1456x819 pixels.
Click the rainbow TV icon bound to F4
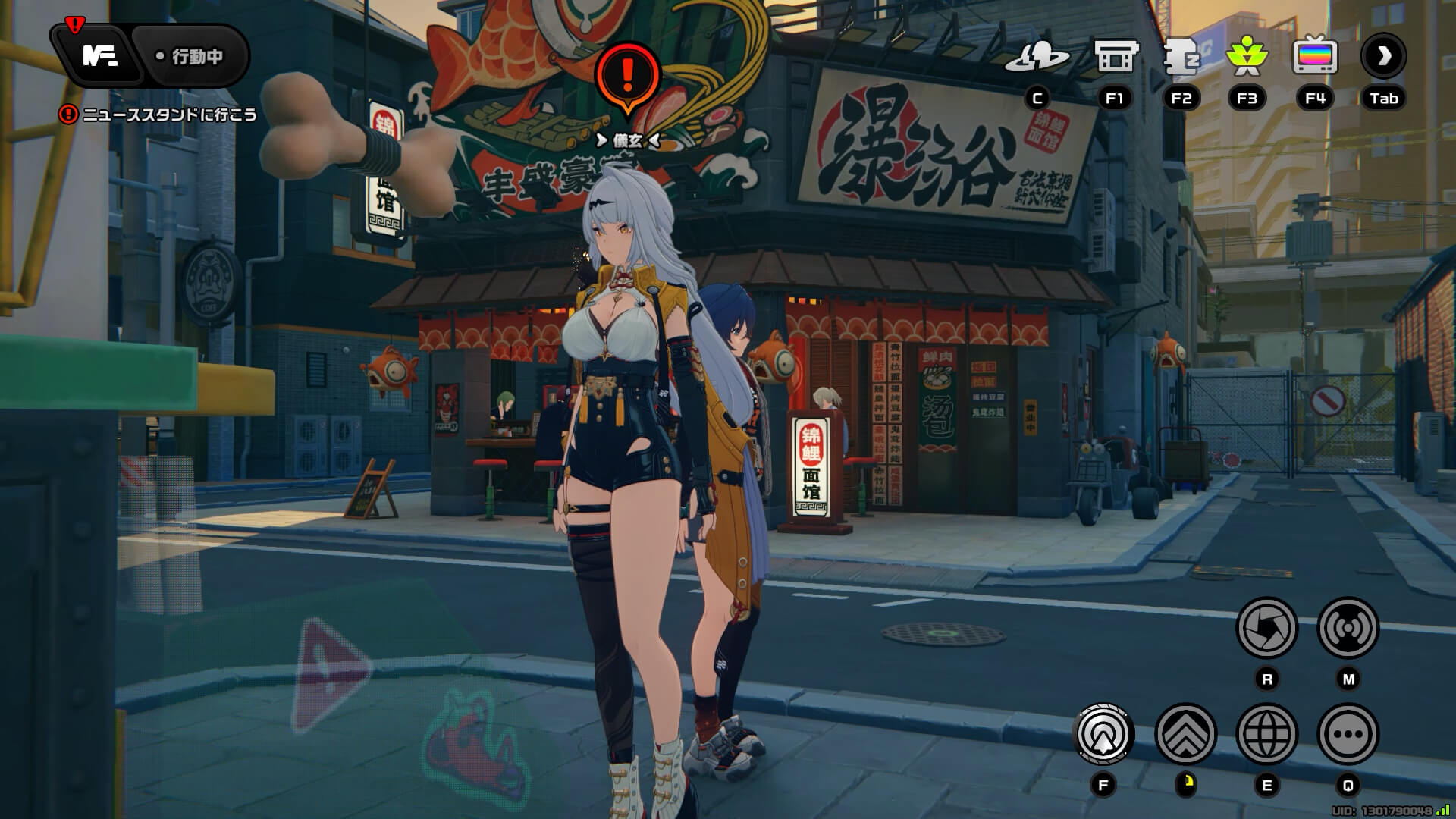(1314, 55)
